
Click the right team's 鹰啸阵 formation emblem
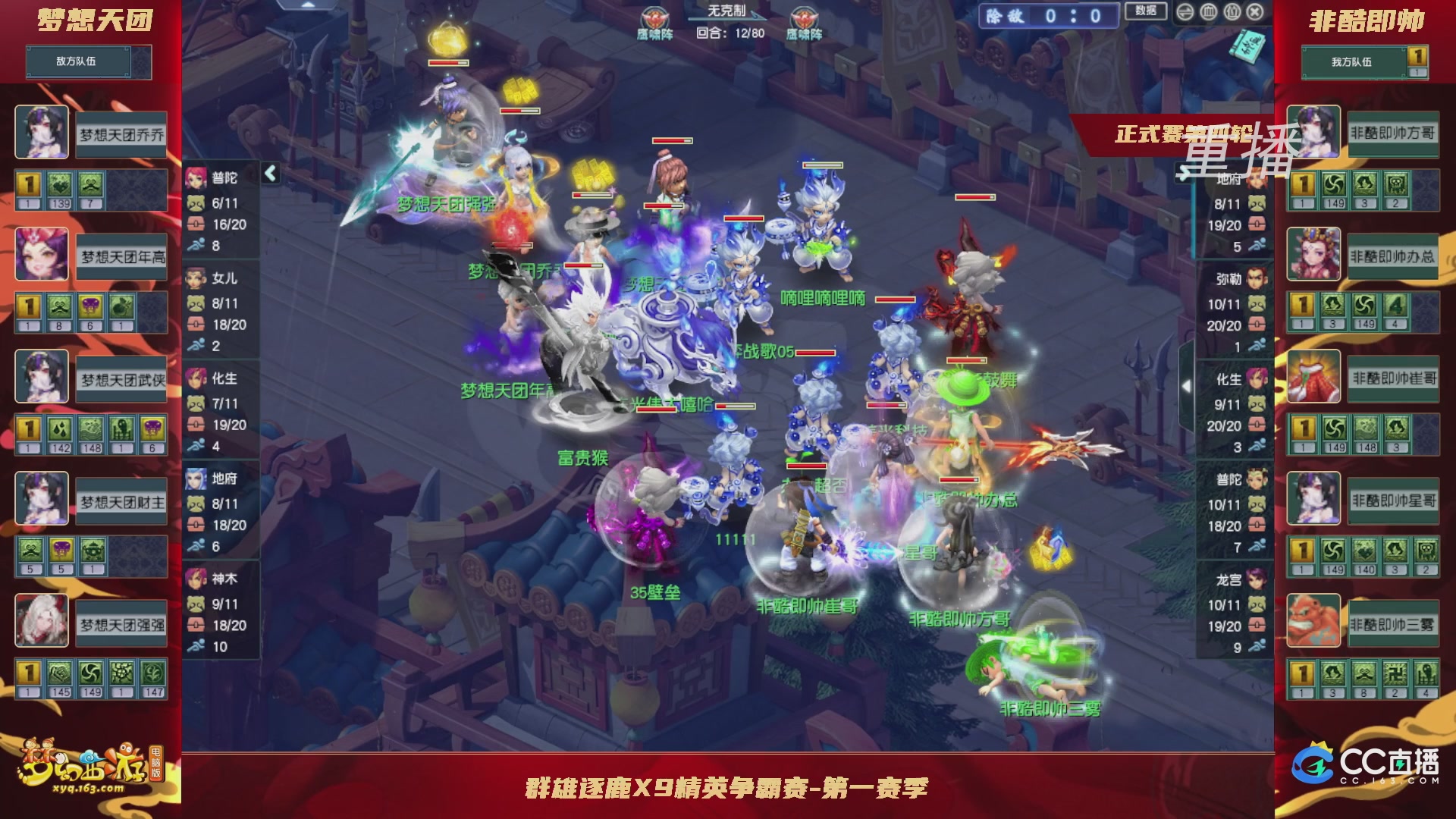coord(804,17)
